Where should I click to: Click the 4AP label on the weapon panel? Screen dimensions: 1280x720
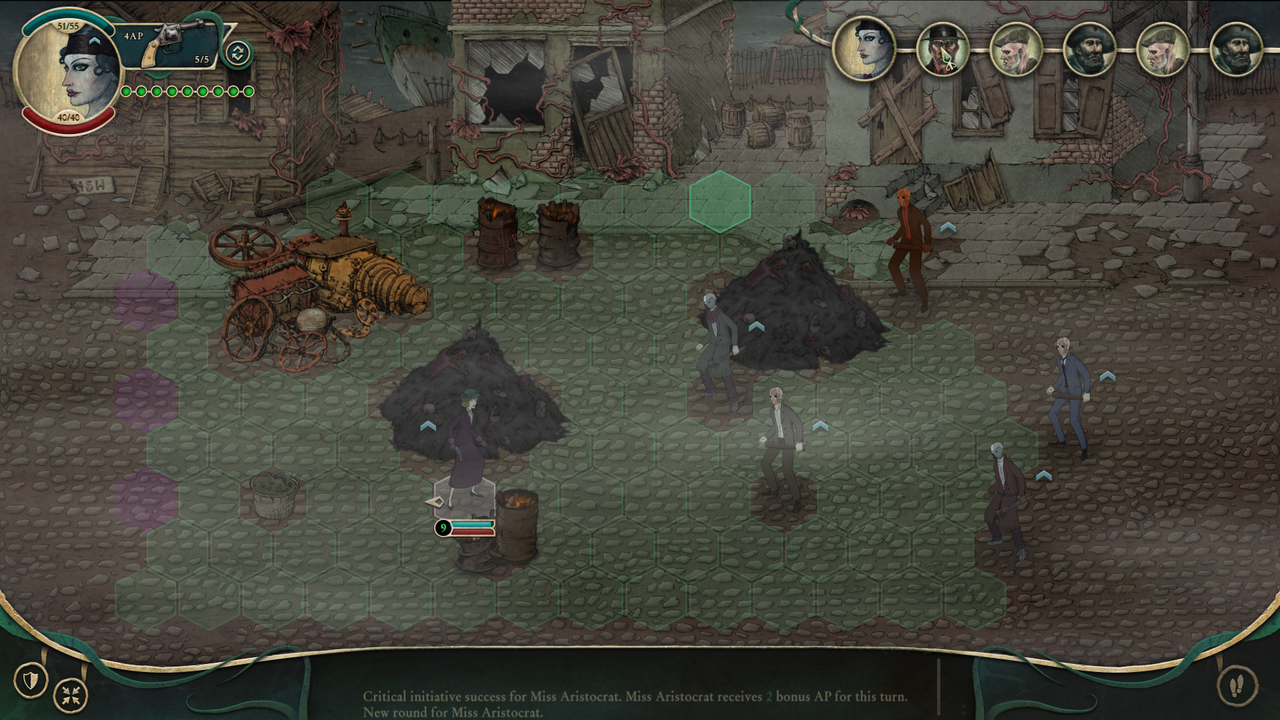pyautogui.click(x=134, y=36)
